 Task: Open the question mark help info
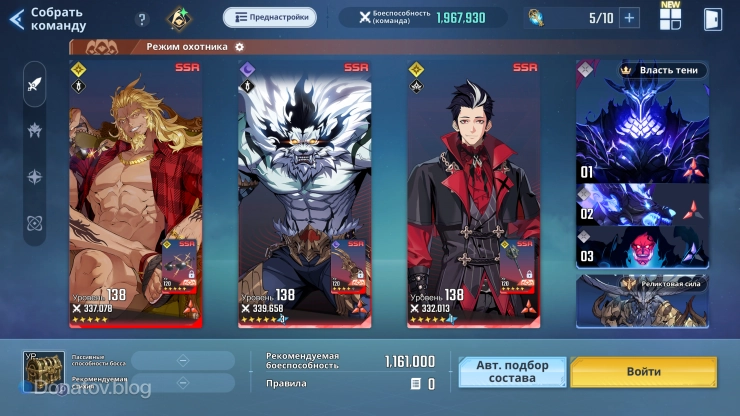click(142, 19)
